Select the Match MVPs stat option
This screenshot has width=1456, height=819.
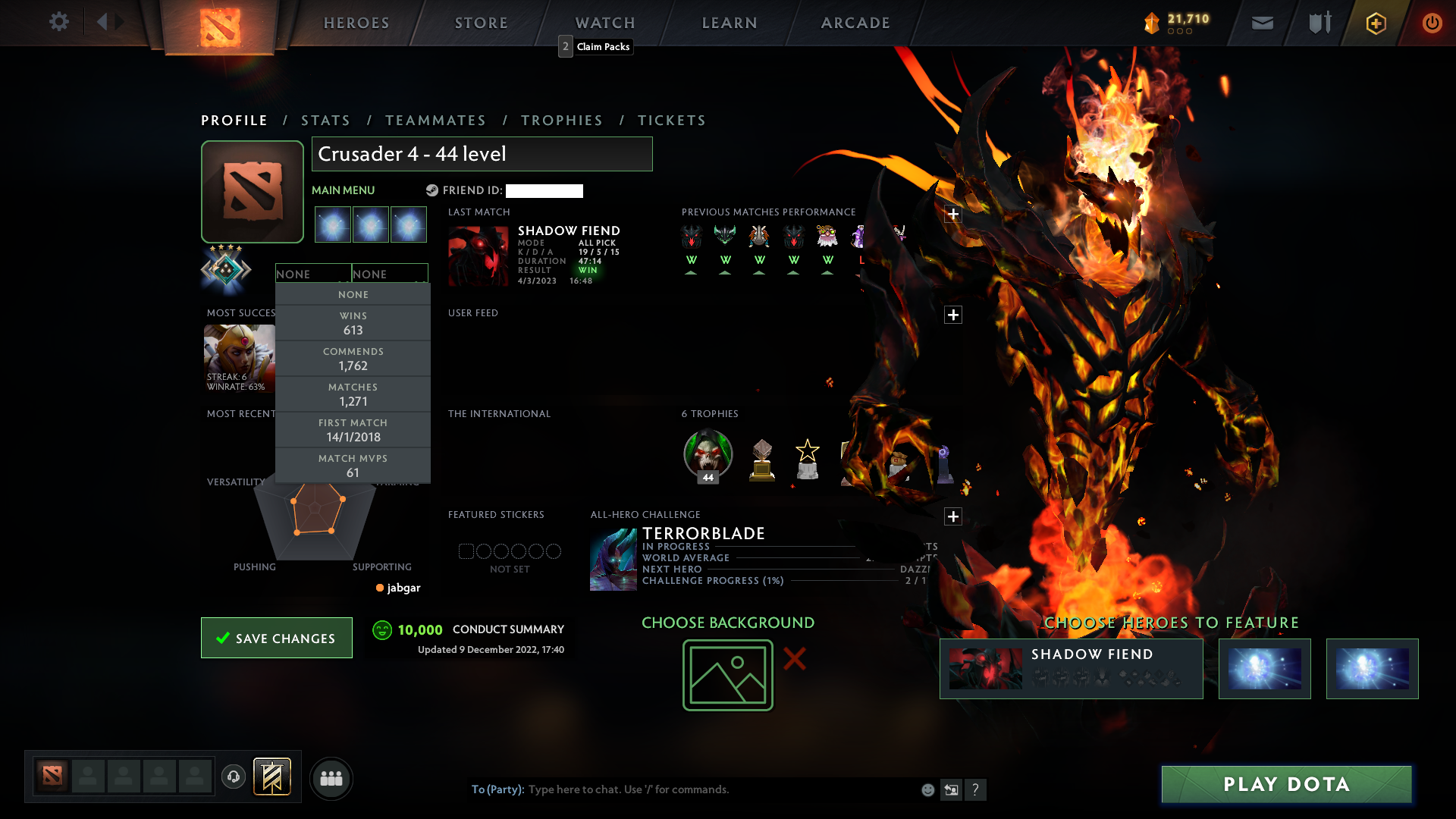pos(353,465)
